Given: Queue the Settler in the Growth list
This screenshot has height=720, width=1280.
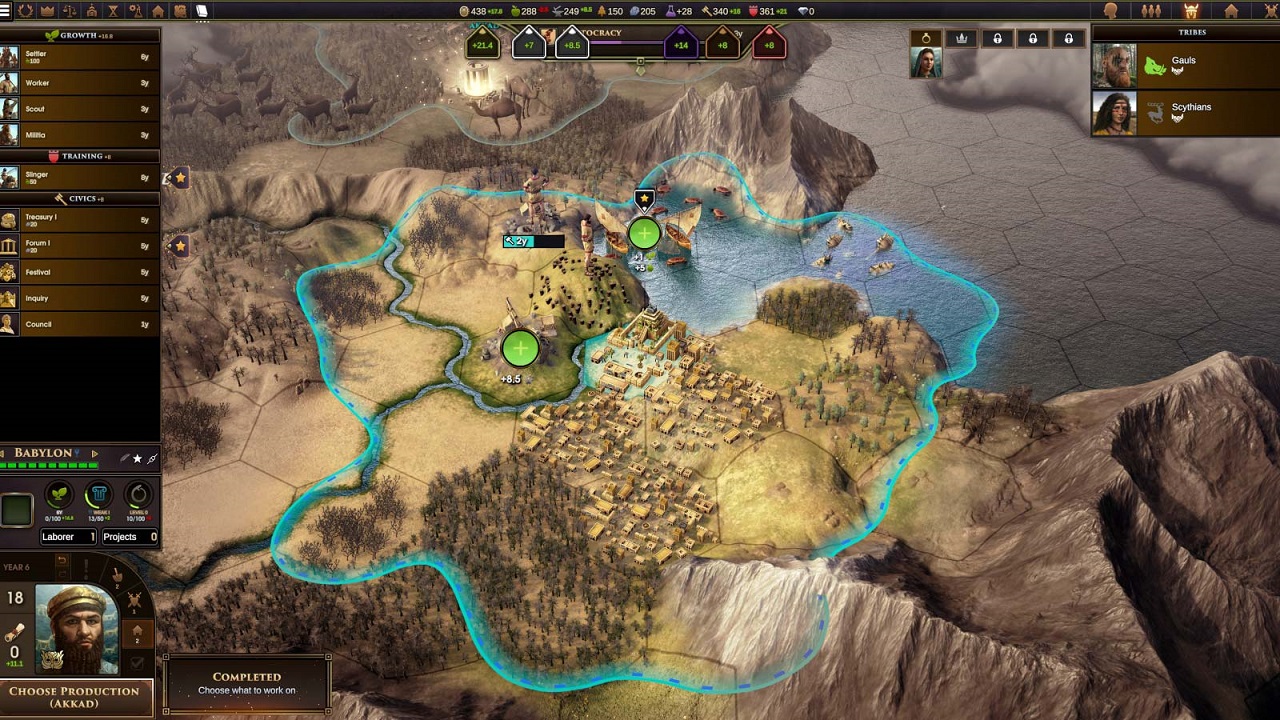Looking at the screenshot, I should (x=80, y=57).
